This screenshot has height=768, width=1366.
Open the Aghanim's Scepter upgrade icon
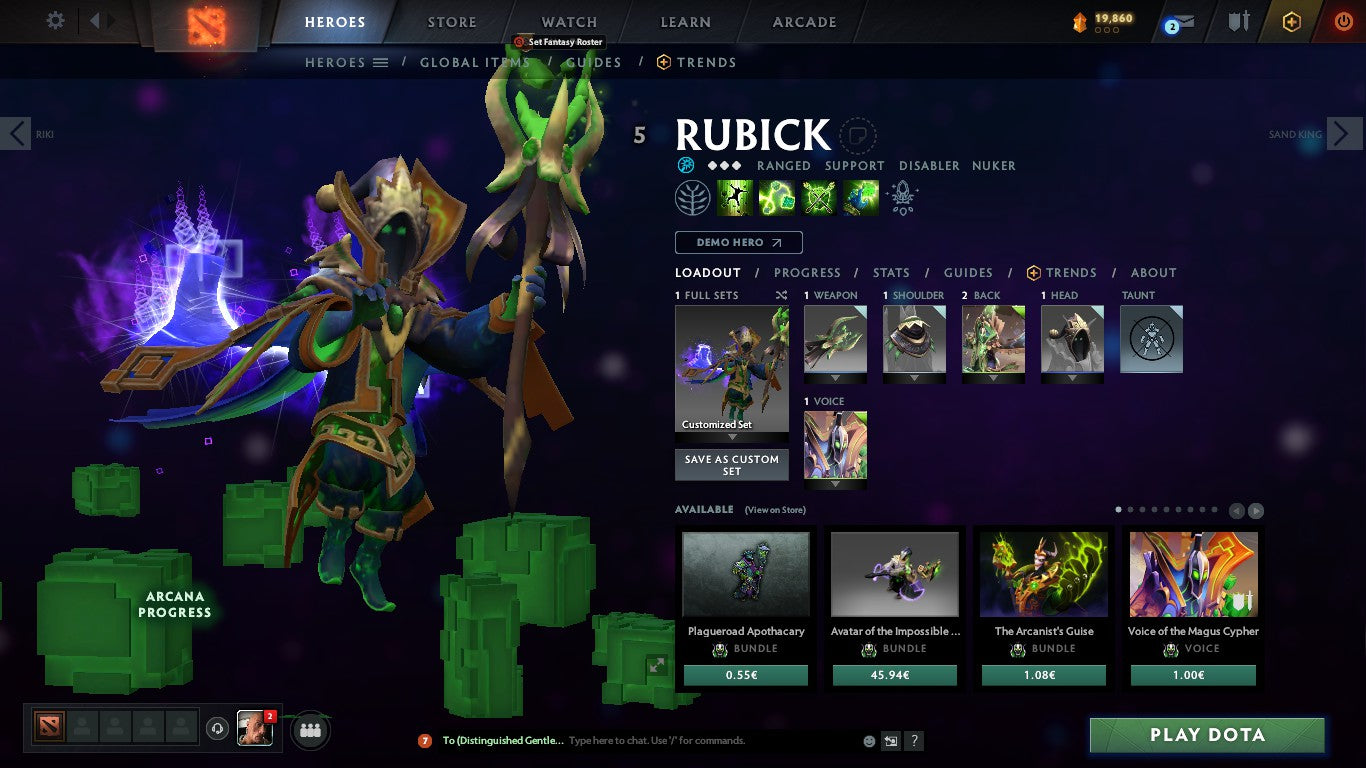coord(901,197)
